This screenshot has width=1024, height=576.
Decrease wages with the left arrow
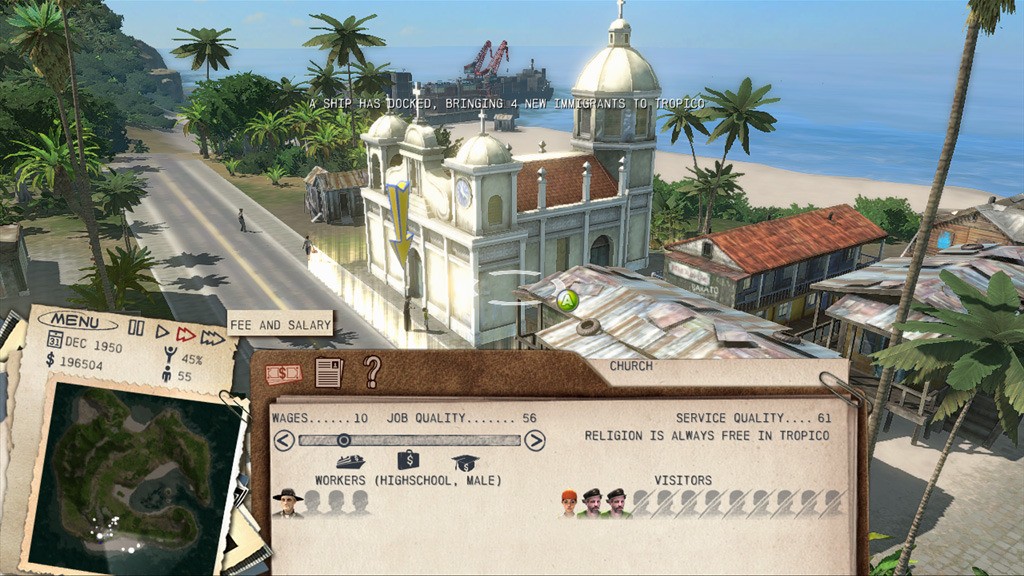click(284, 440)
